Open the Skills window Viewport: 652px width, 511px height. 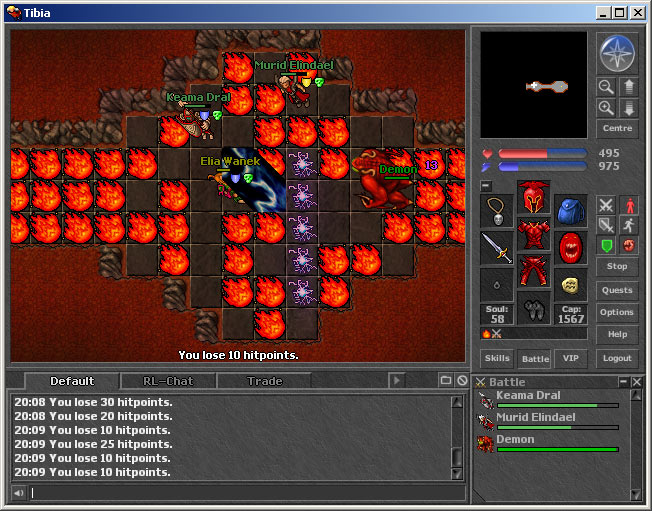497,358
